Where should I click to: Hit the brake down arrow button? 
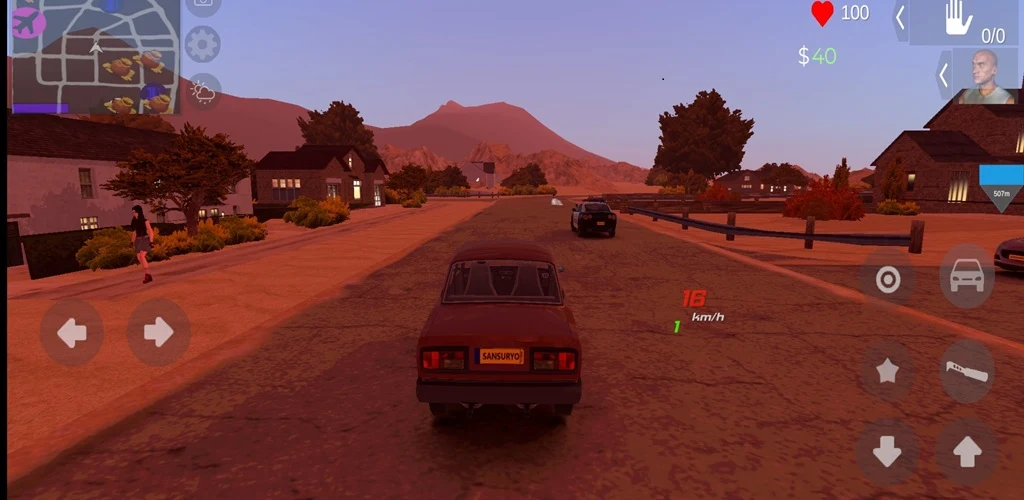tap(888, 452)
